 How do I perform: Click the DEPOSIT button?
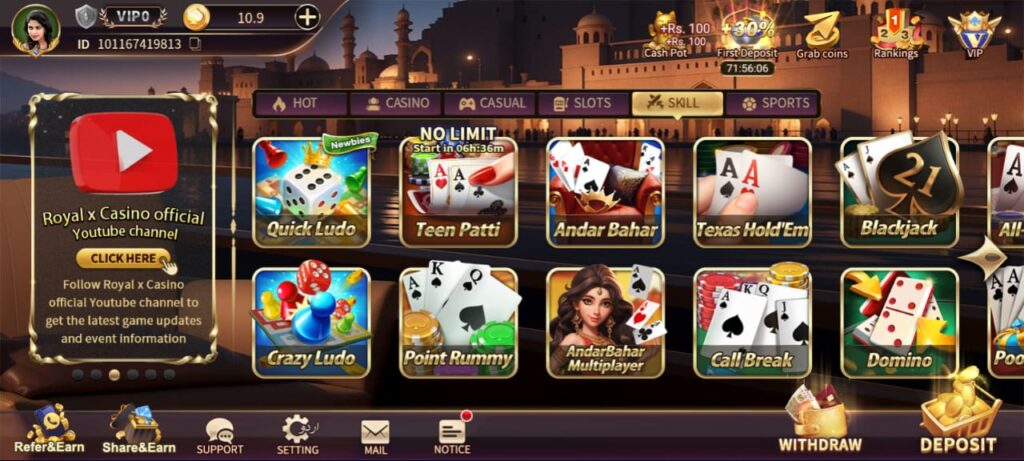pos(958,423)
